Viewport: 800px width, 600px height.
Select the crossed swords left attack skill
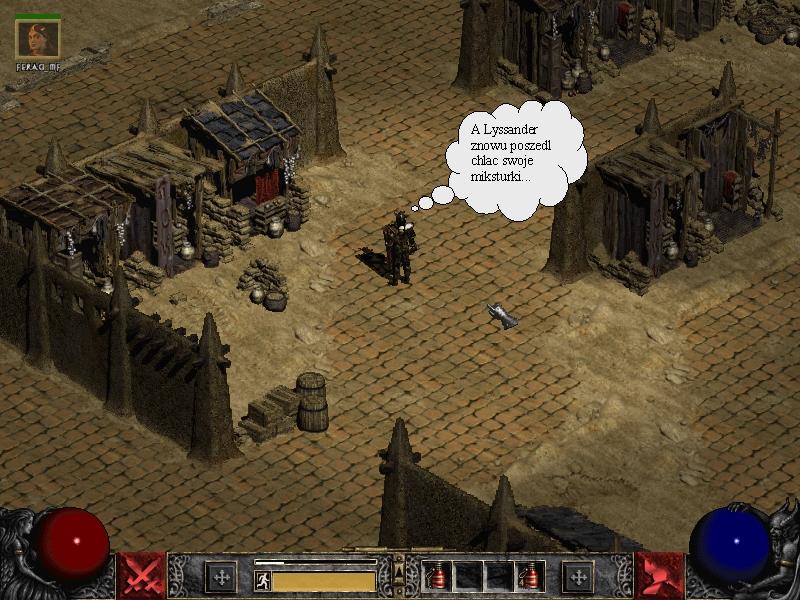click(x=141, y=575)
